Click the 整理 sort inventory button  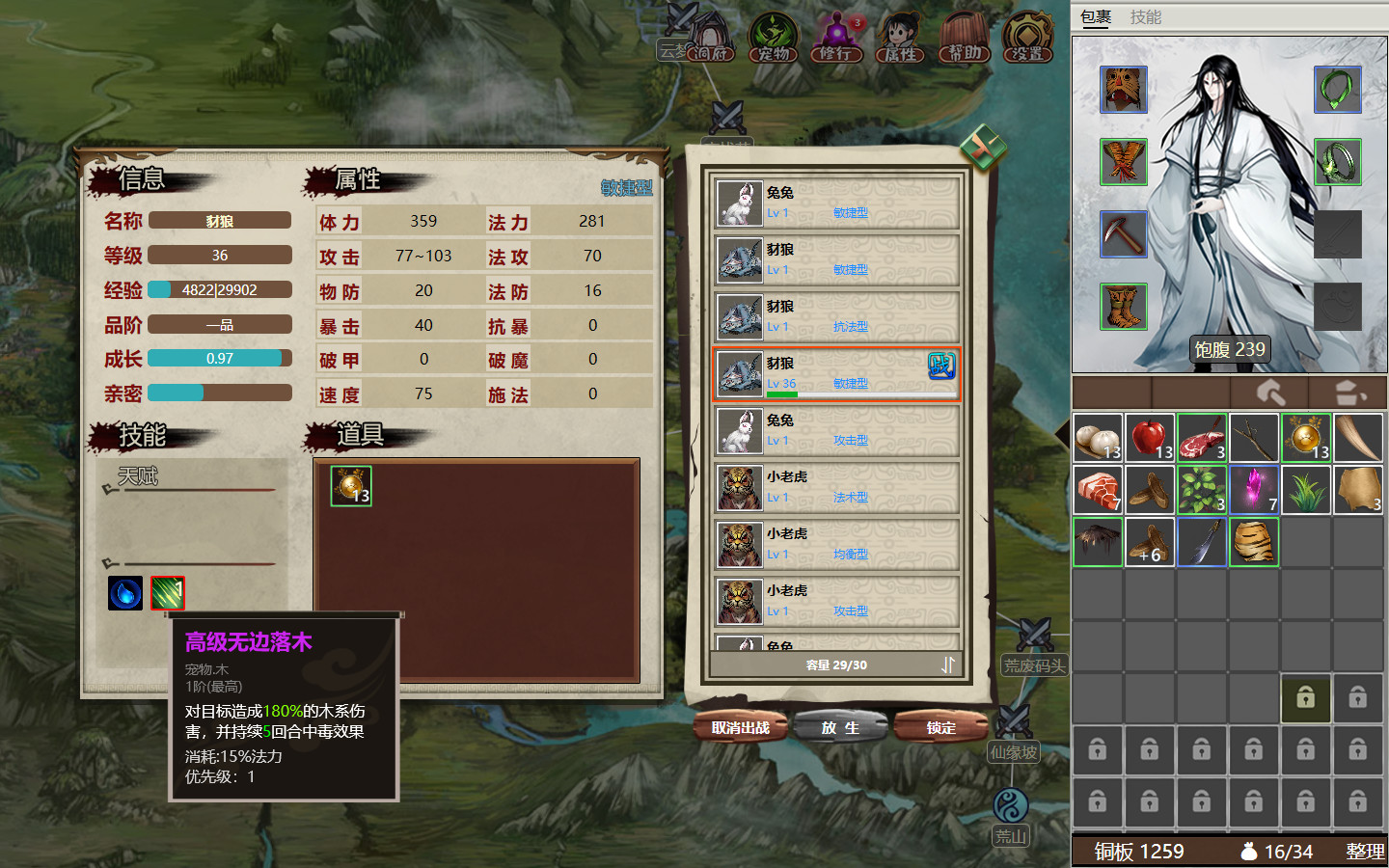(x=1365, y=852)
